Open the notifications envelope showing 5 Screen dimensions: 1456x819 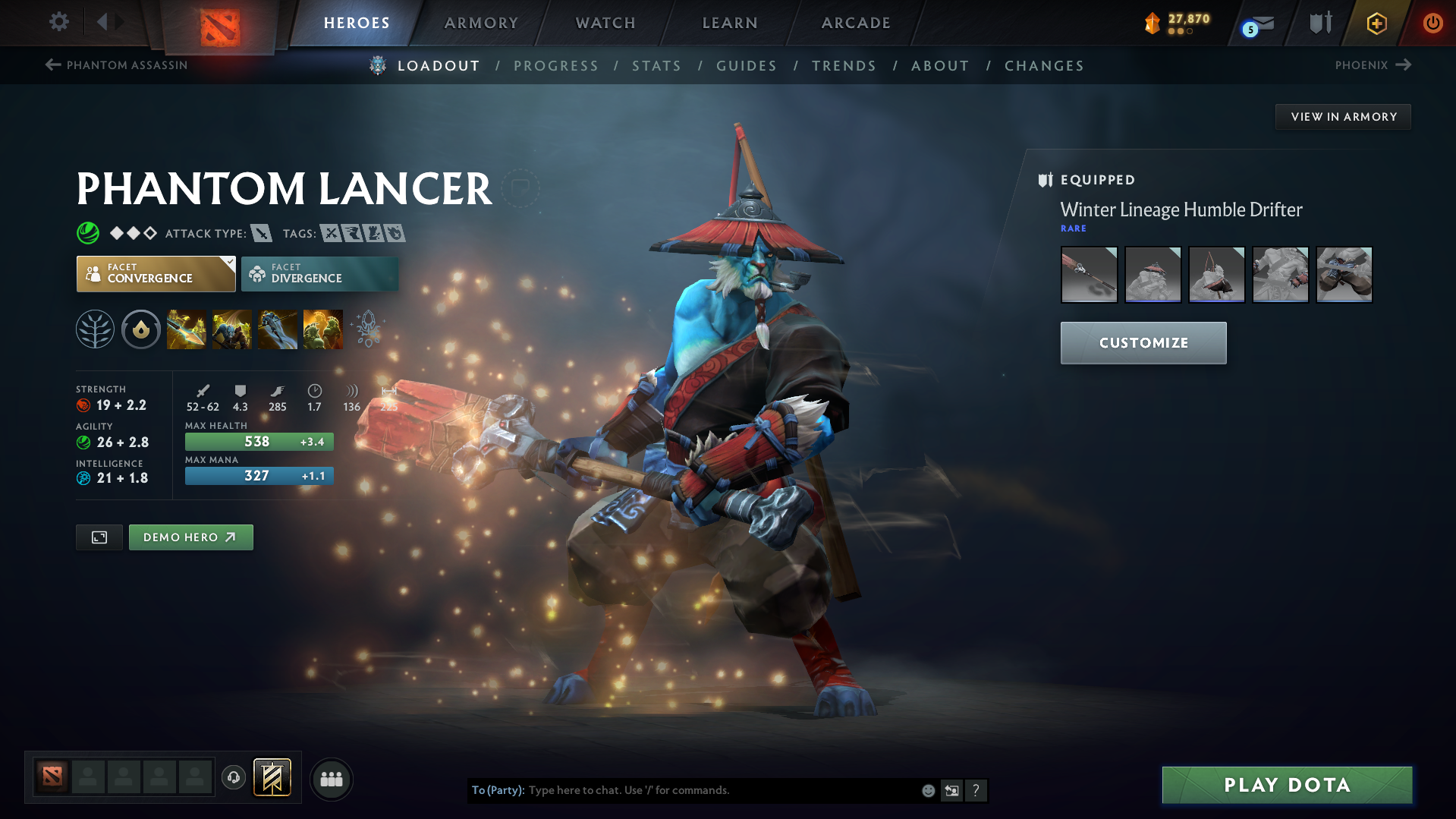click(x=1254, y=23)
